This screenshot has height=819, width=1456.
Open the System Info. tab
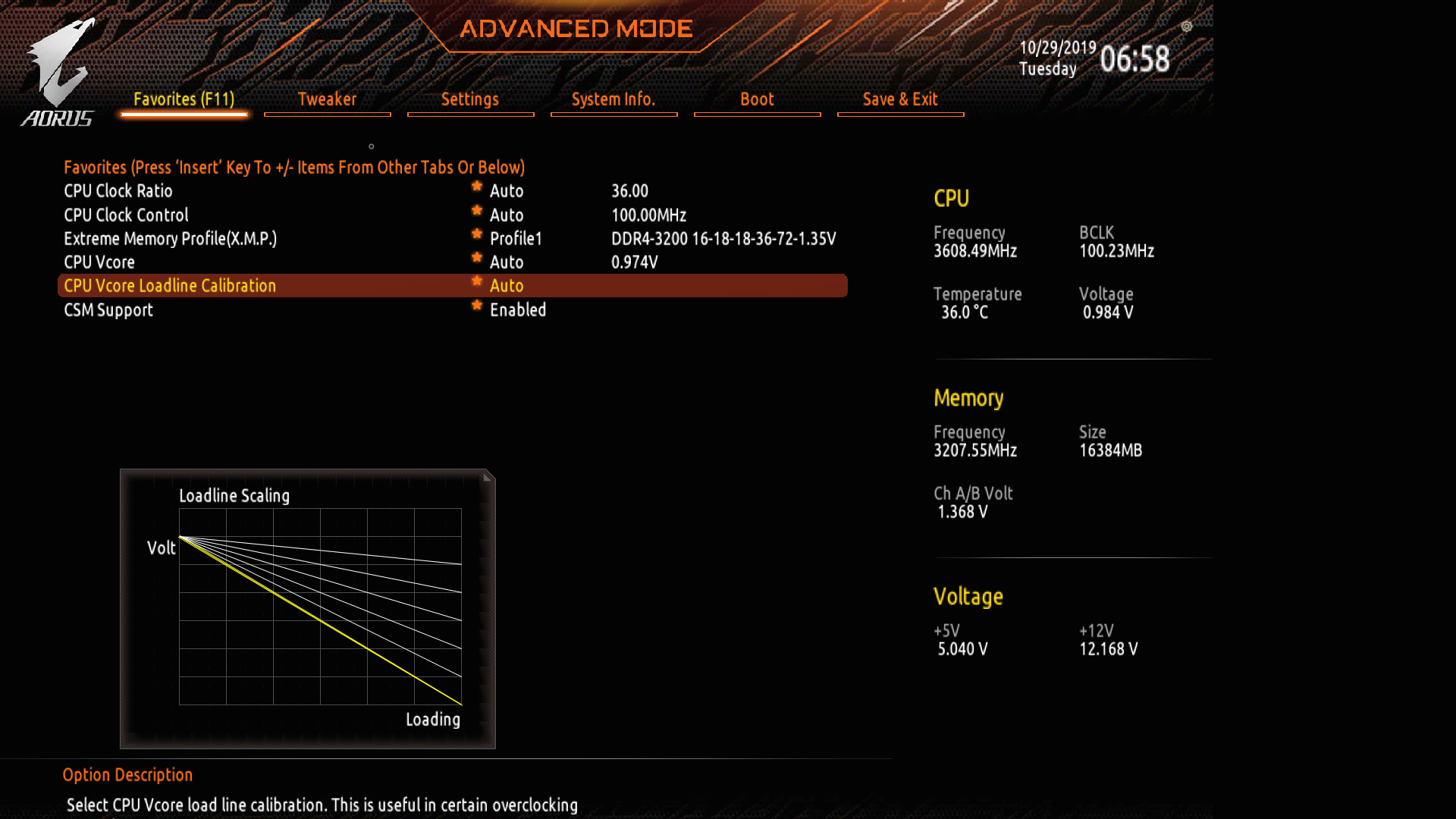pyautogui.click(x=613, y=99)
